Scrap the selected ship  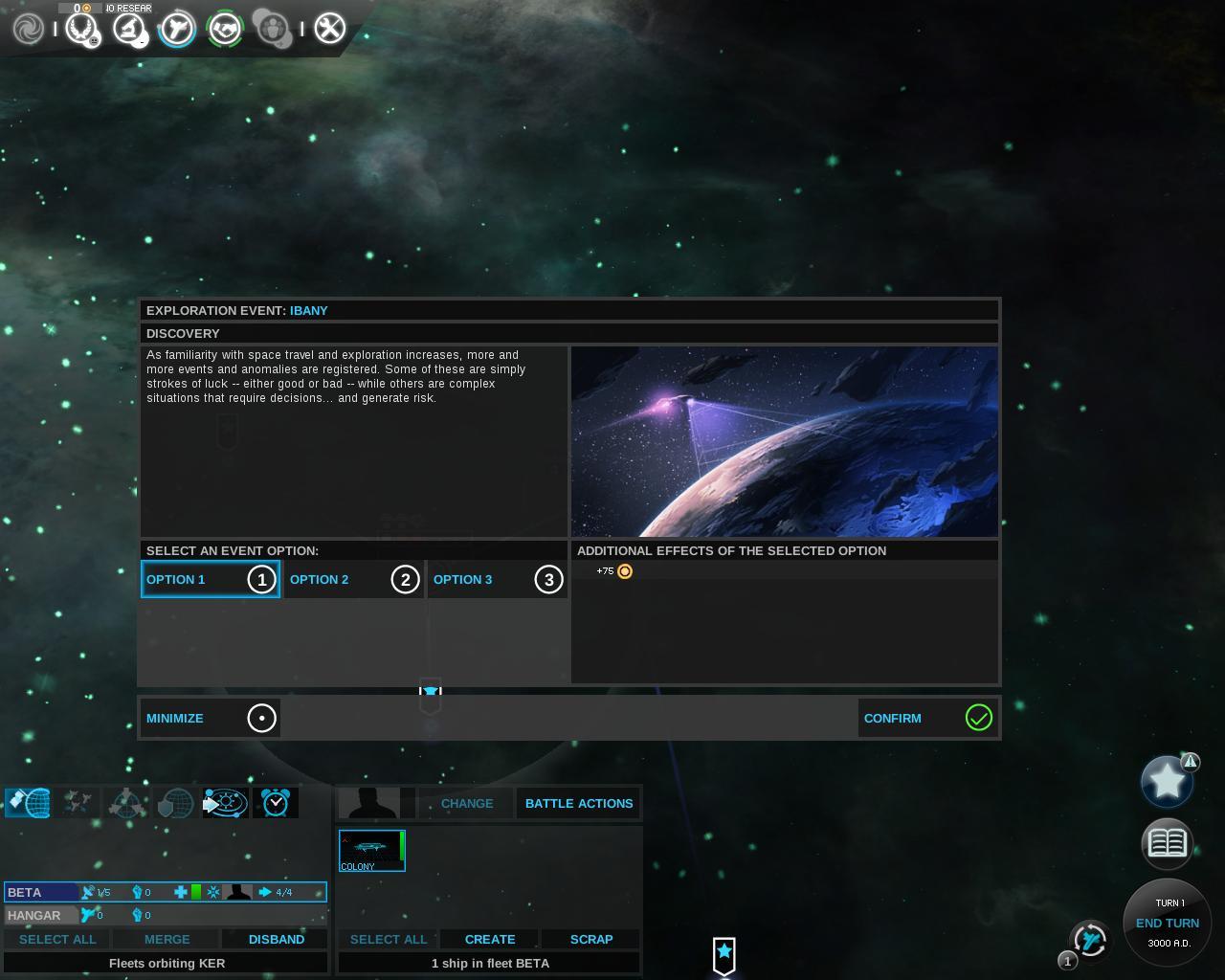tap(590, 939)
